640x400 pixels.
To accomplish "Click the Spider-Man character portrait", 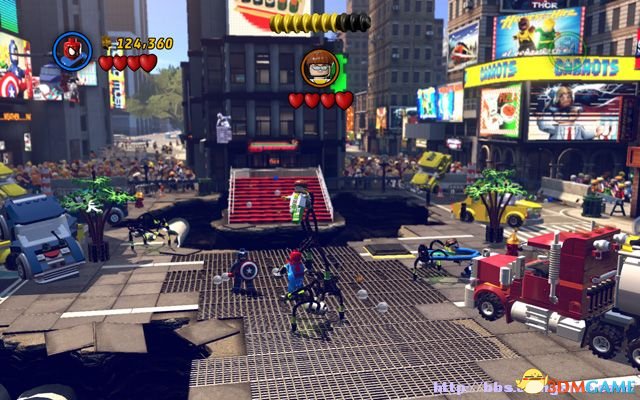I will pyautogui.click(x=72, y=51).
